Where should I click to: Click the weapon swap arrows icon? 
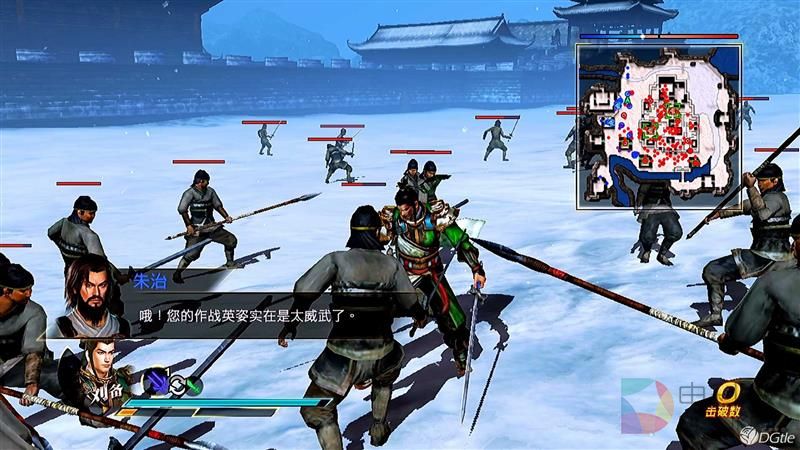pyautogui.click(x=176, y=382)
